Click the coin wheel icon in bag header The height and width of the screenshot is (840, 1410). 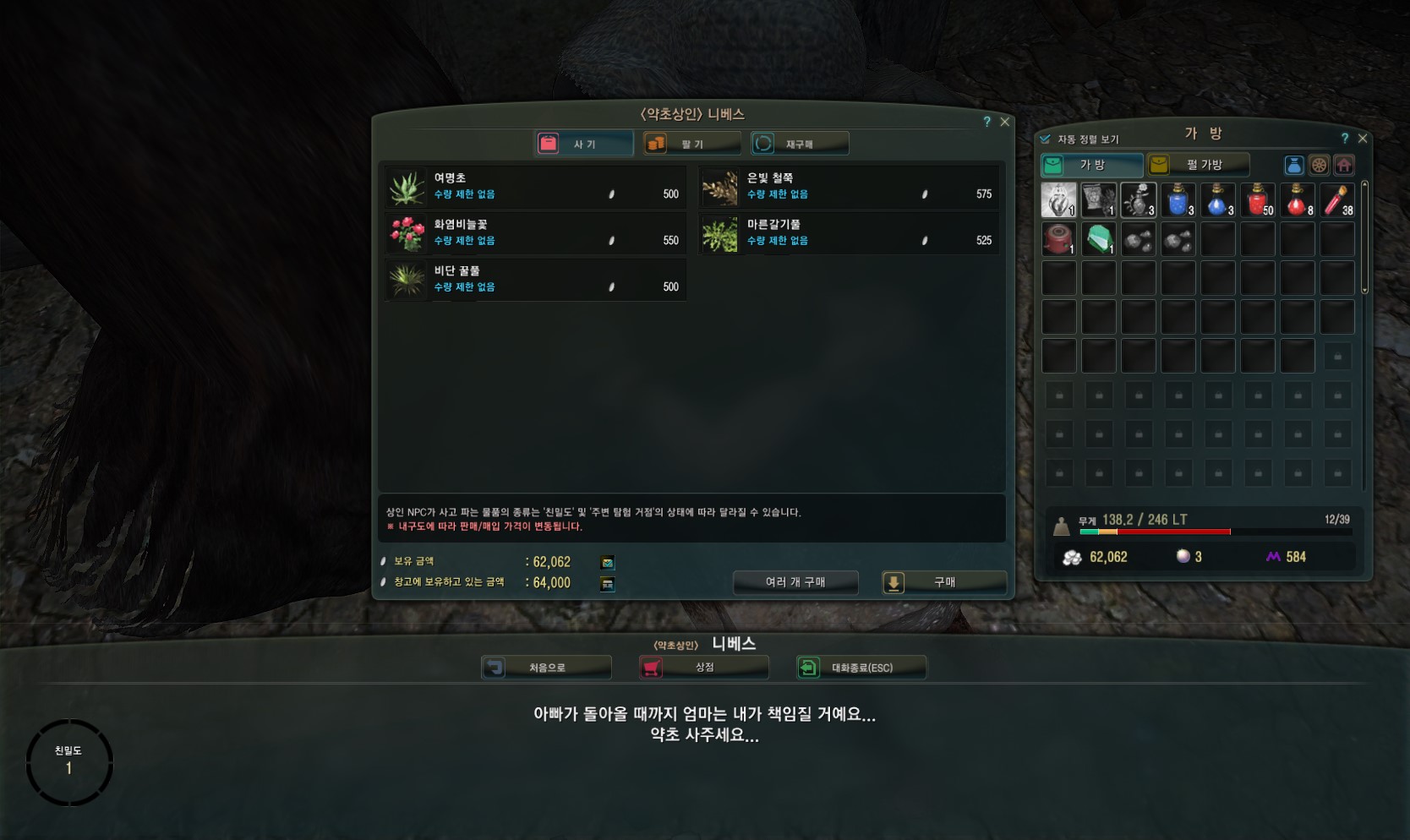click(1320, 166)
